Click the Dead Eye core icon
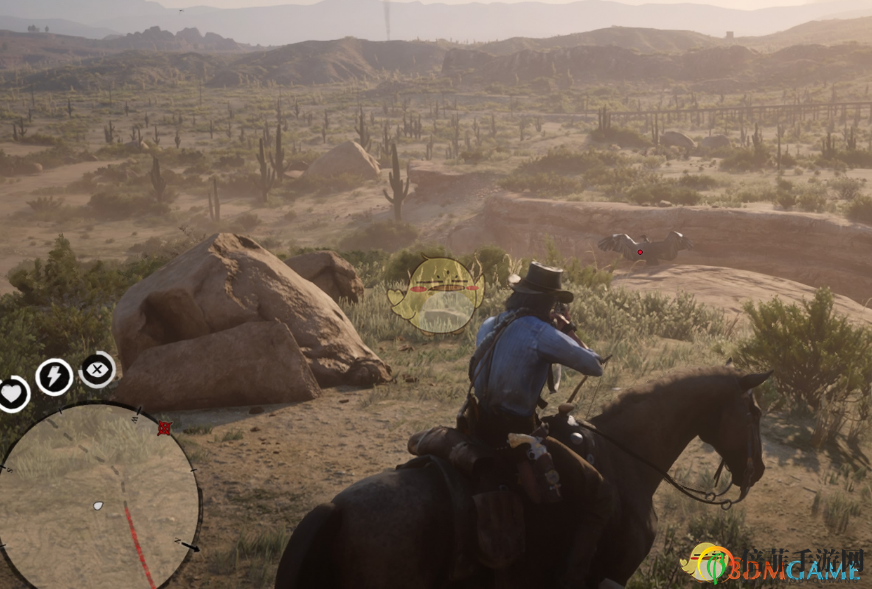 (x=97, y=369)
